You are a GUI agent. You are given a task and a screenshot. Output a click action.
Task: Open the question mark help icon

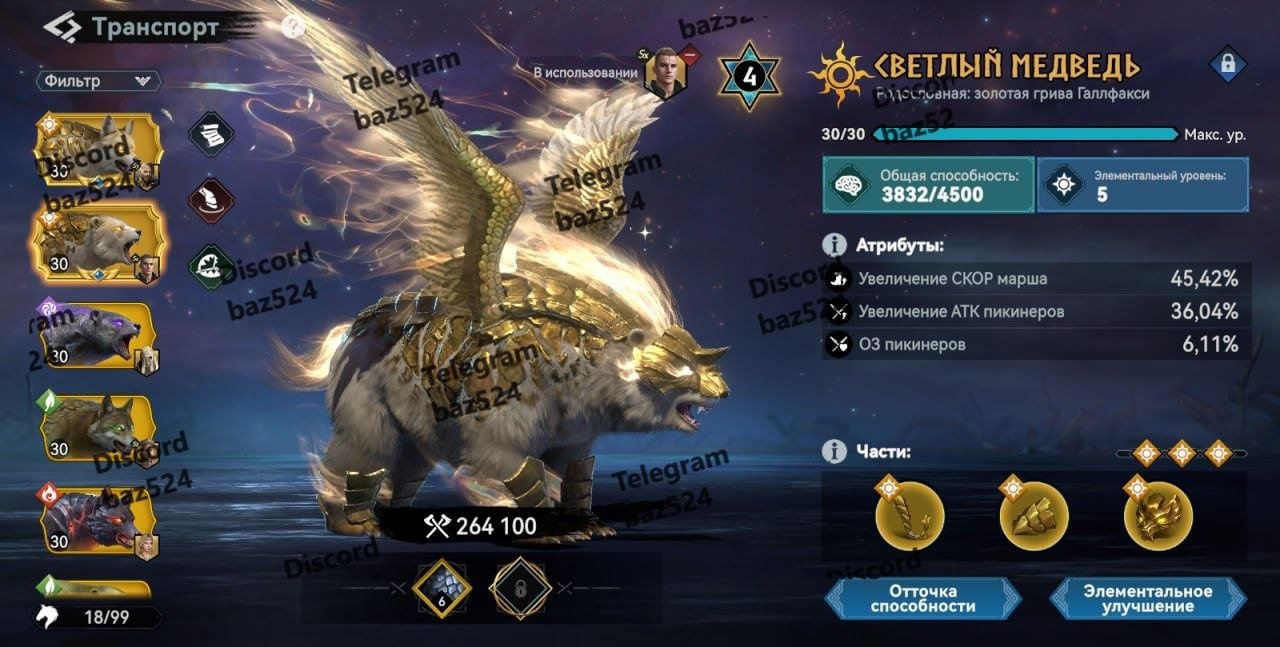click(x=292, y=27)
